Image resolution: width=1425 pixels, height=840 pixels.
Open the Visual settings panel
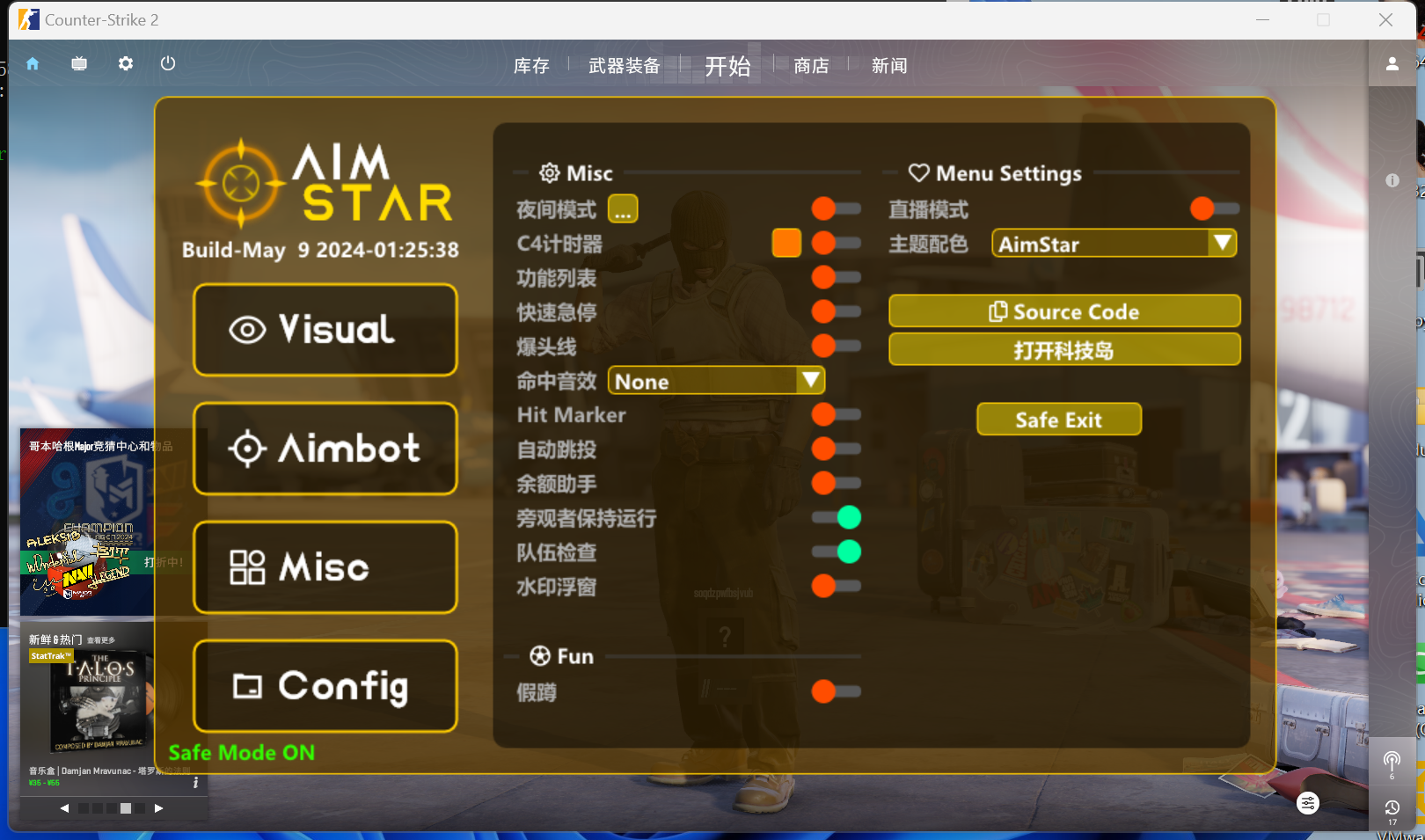point(325,330)
